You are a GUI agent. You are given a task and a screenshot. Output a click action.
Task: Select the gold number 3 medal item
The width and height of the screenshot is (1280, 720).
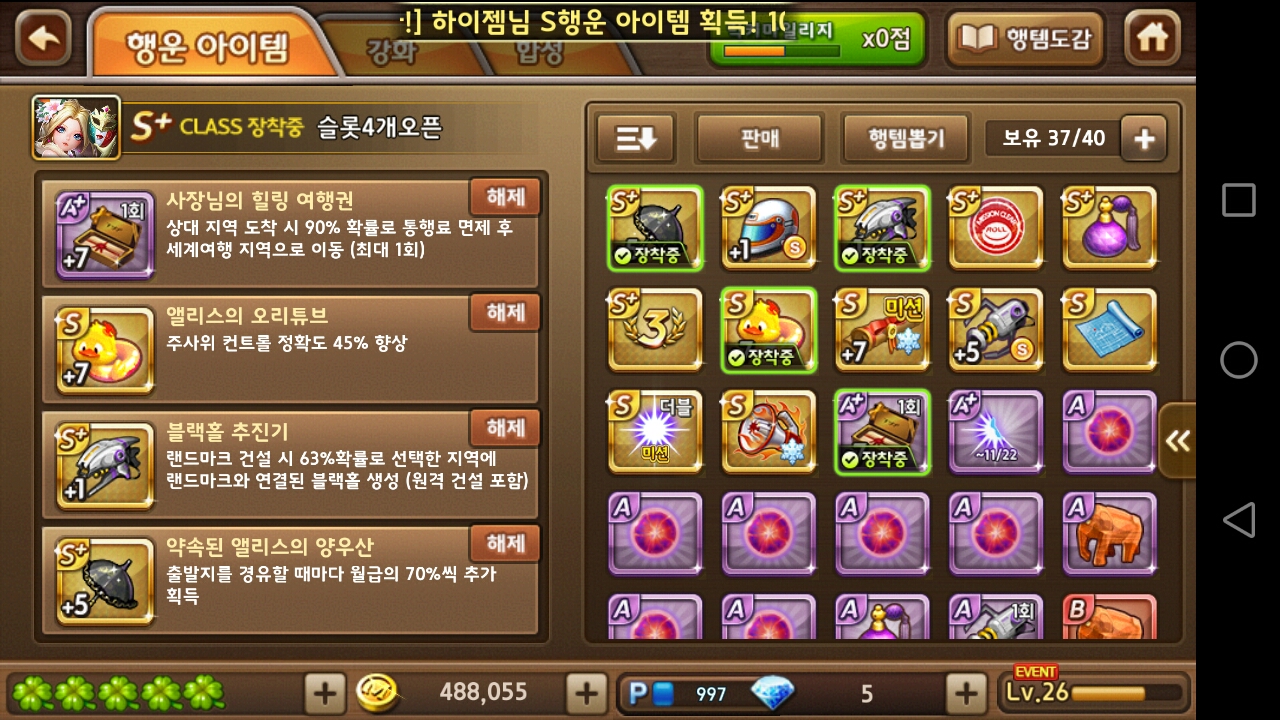click(x=655, y=330)
